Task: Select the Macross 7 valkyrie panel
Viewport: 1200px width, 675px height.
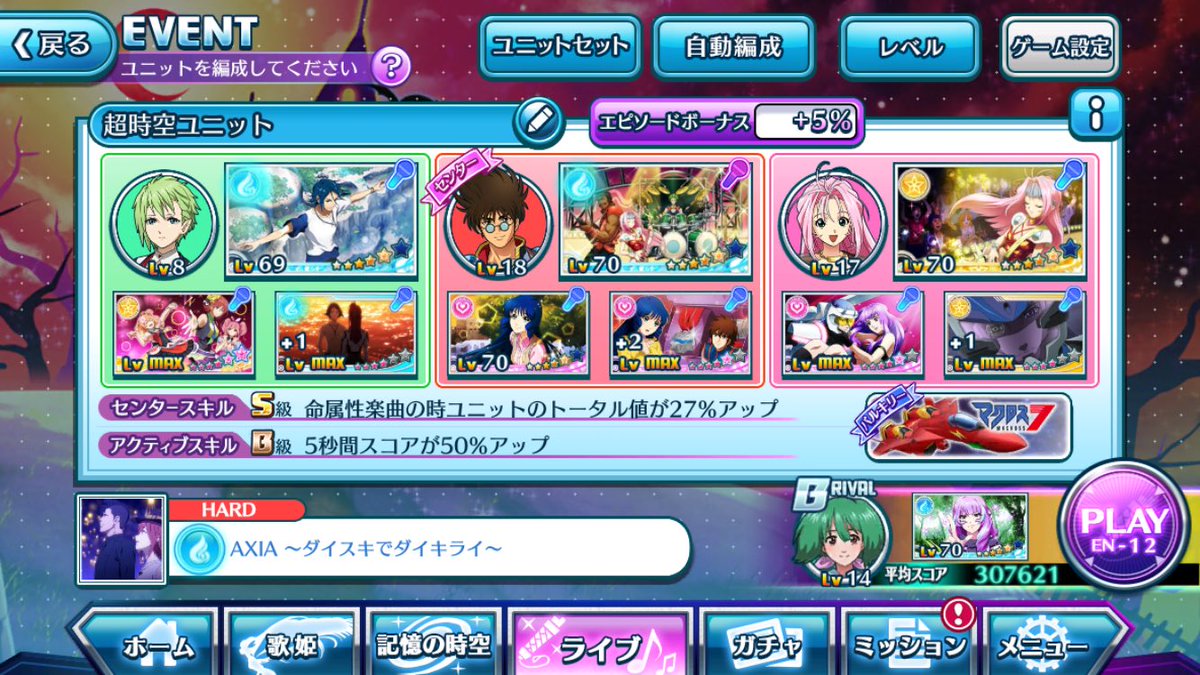Action: (967, 427)
